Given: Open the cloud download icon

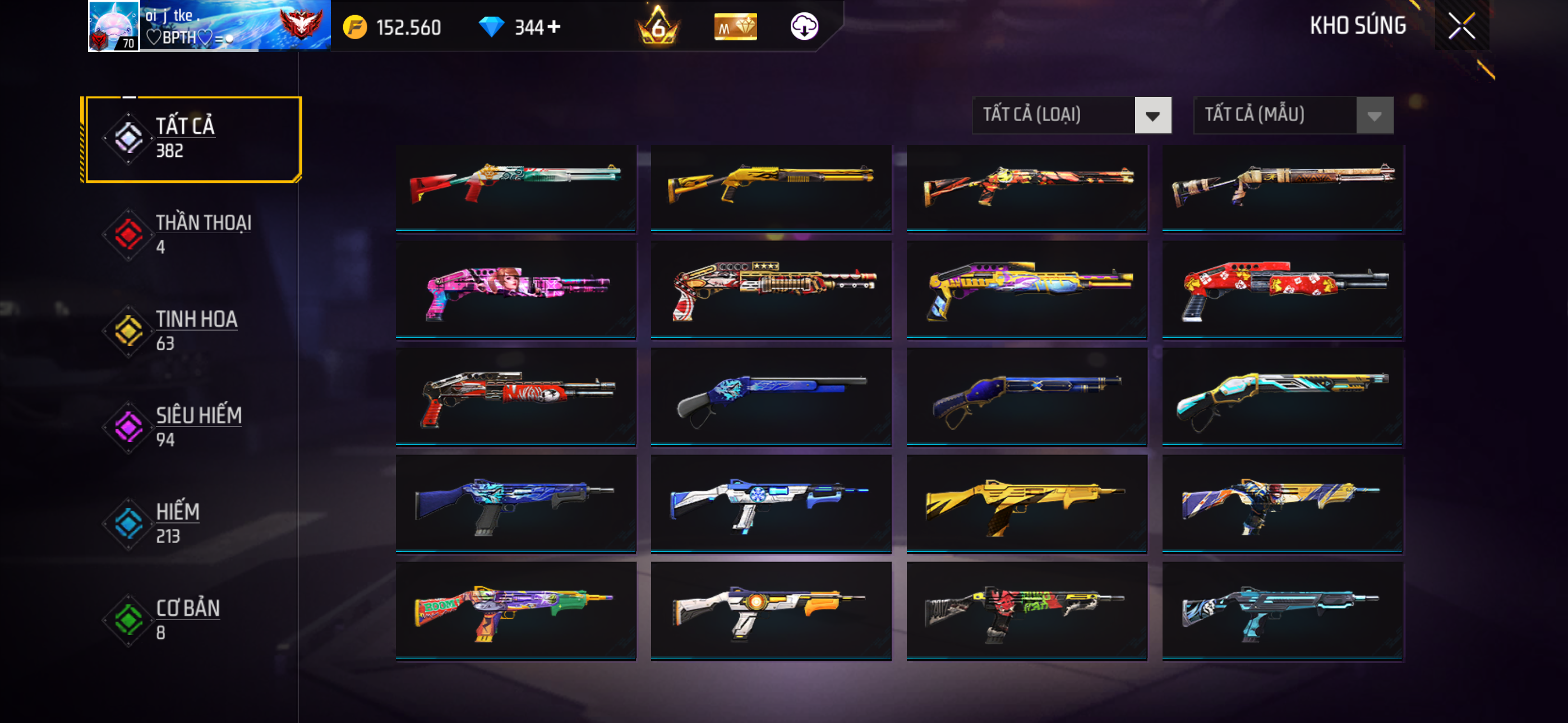Looking at the screenshot, I should tap(804, 27).
